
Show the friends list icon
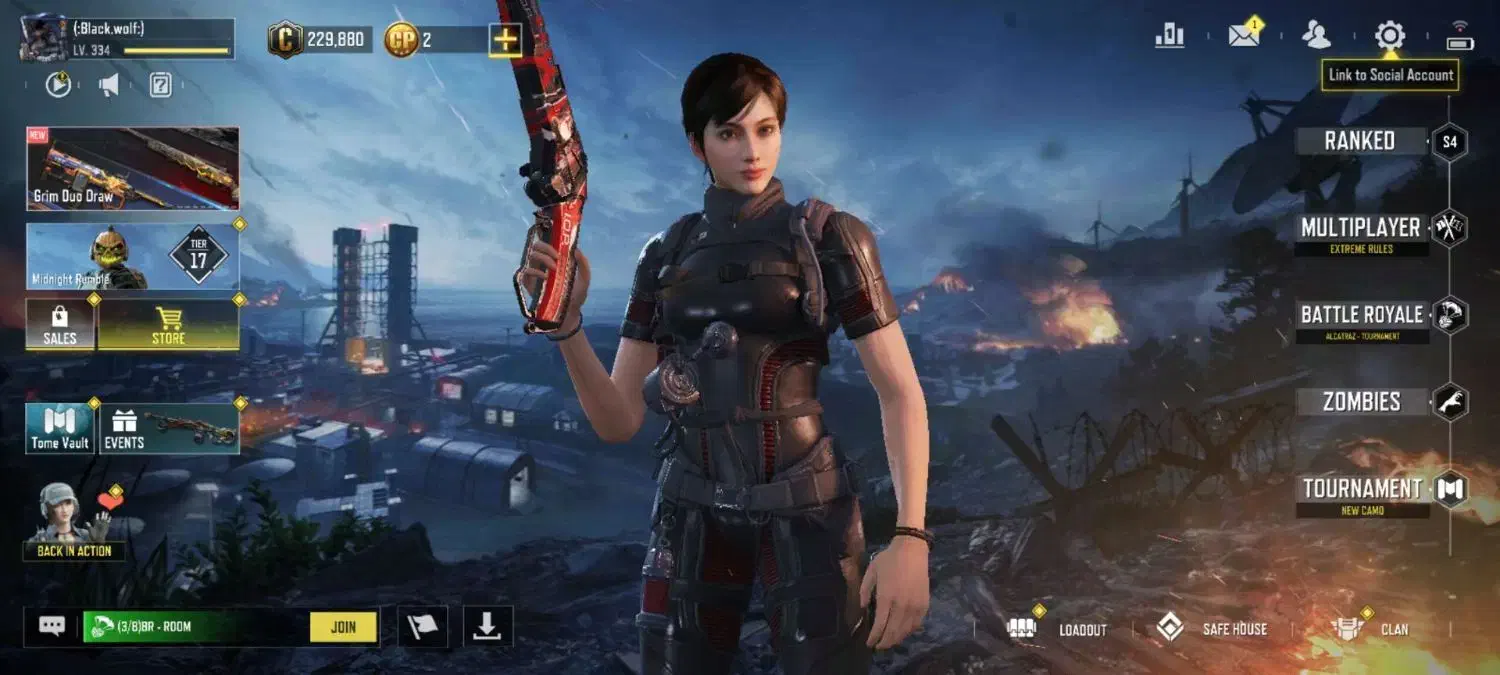click(1316, 36)
